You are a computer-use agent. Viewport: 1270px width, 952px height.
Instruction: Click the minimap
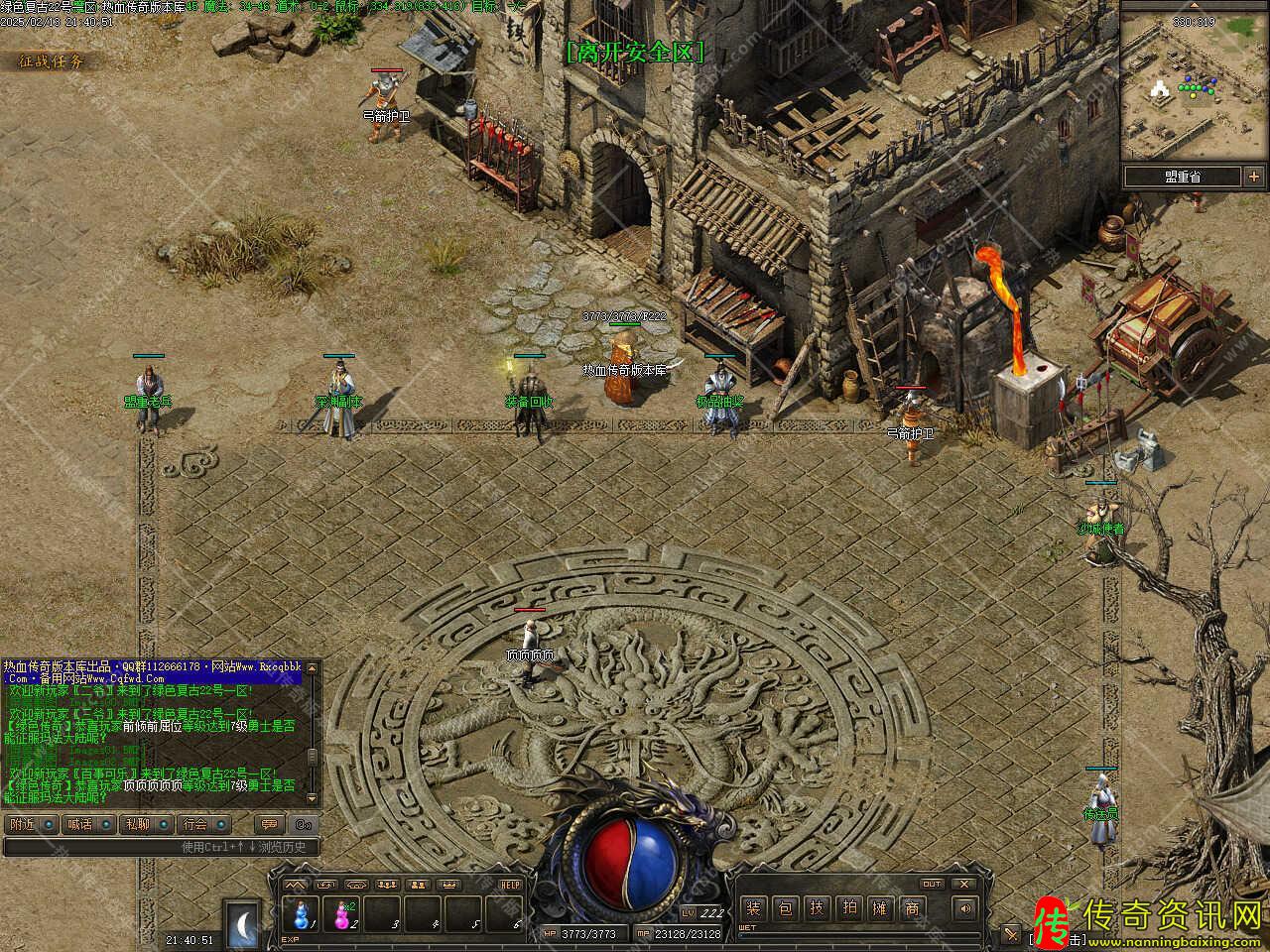(1194, 91)
